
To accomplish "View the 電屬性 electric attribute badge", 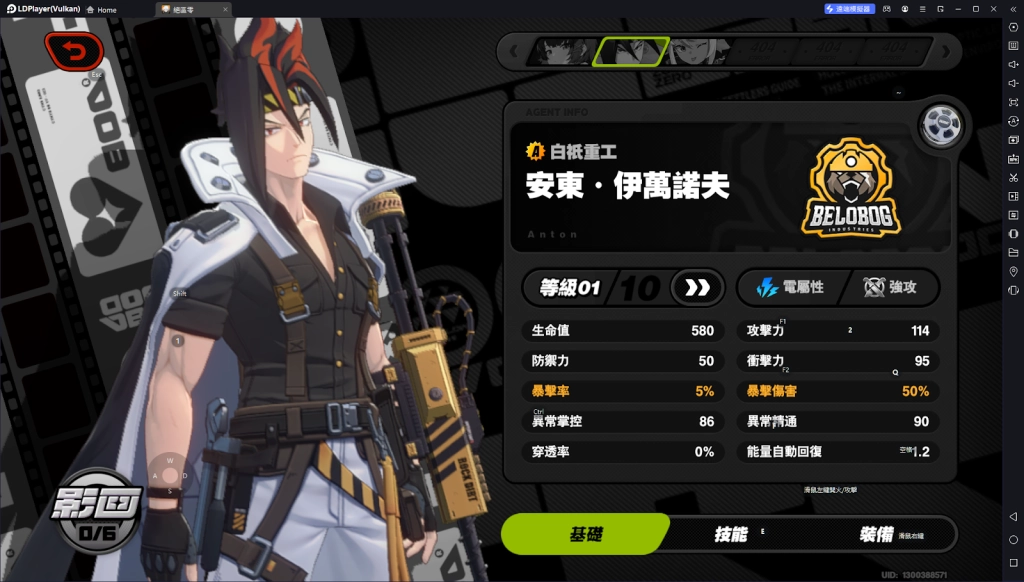I will (x=790, y=288).
